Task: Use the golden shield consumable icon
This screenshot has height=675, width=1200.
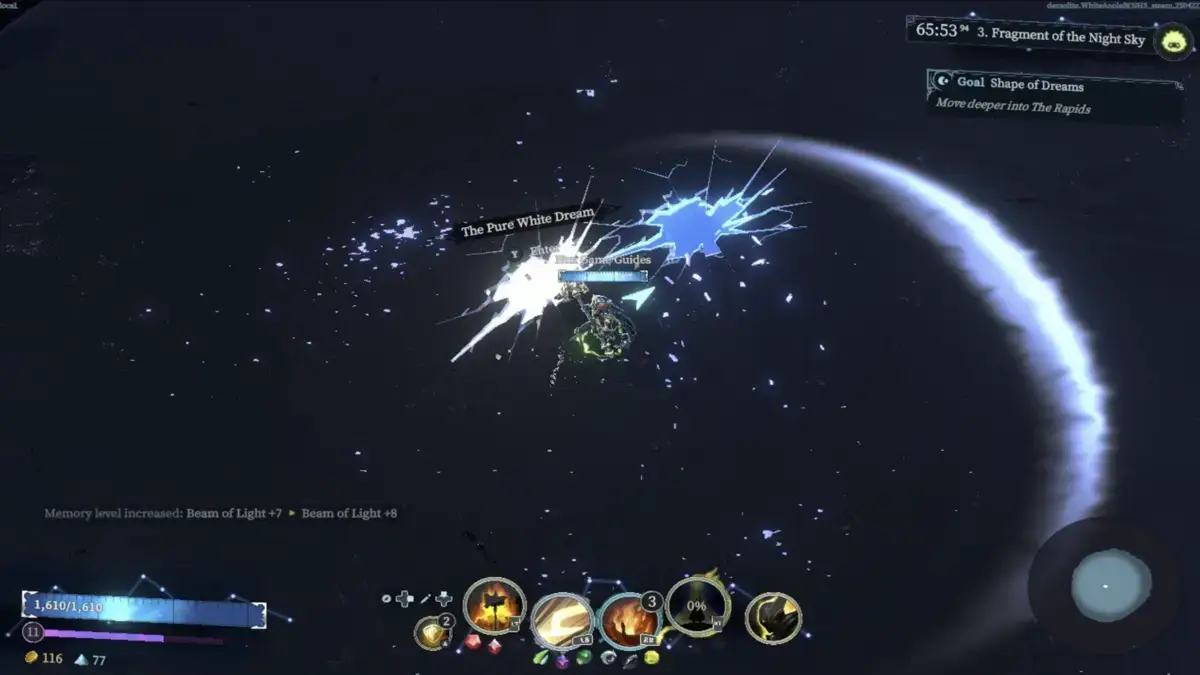Action: click(x=431, y=632)
